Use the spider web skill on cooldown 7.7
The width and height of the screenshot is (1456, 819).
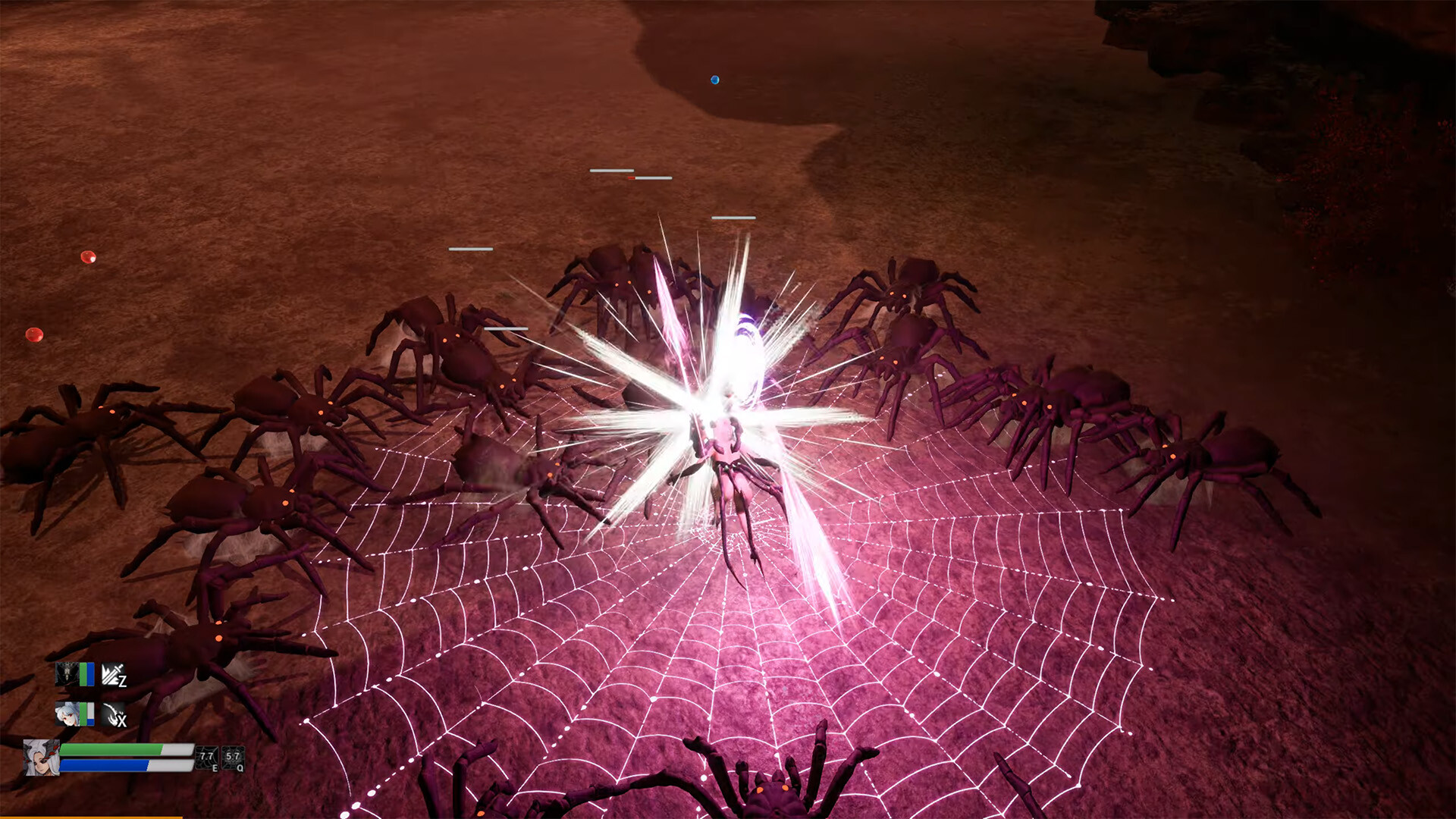coord(207,758)
